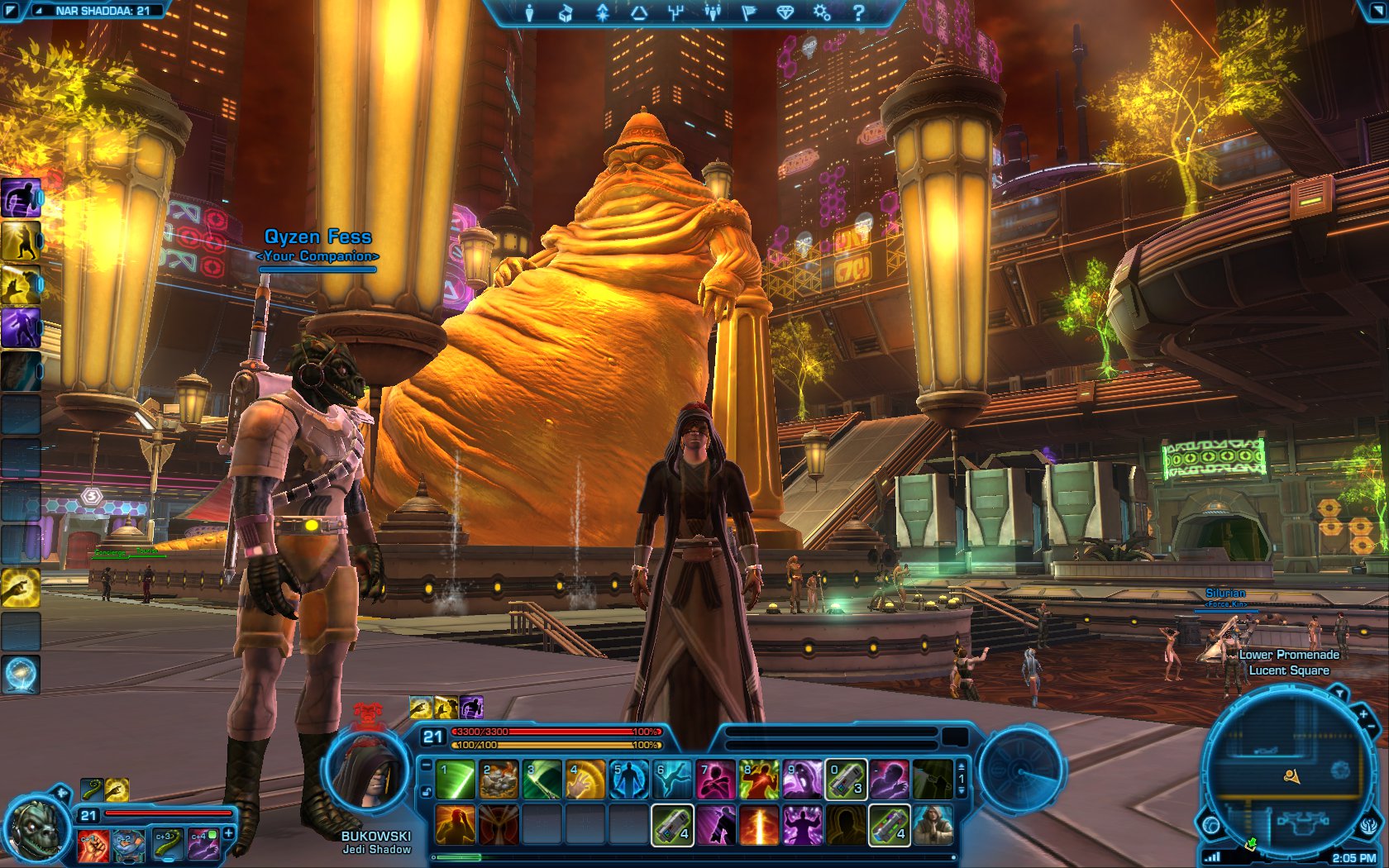The image size is (1389, 868).
Task: Zoom out the minimap with minus button
Action: point(1372,728)
